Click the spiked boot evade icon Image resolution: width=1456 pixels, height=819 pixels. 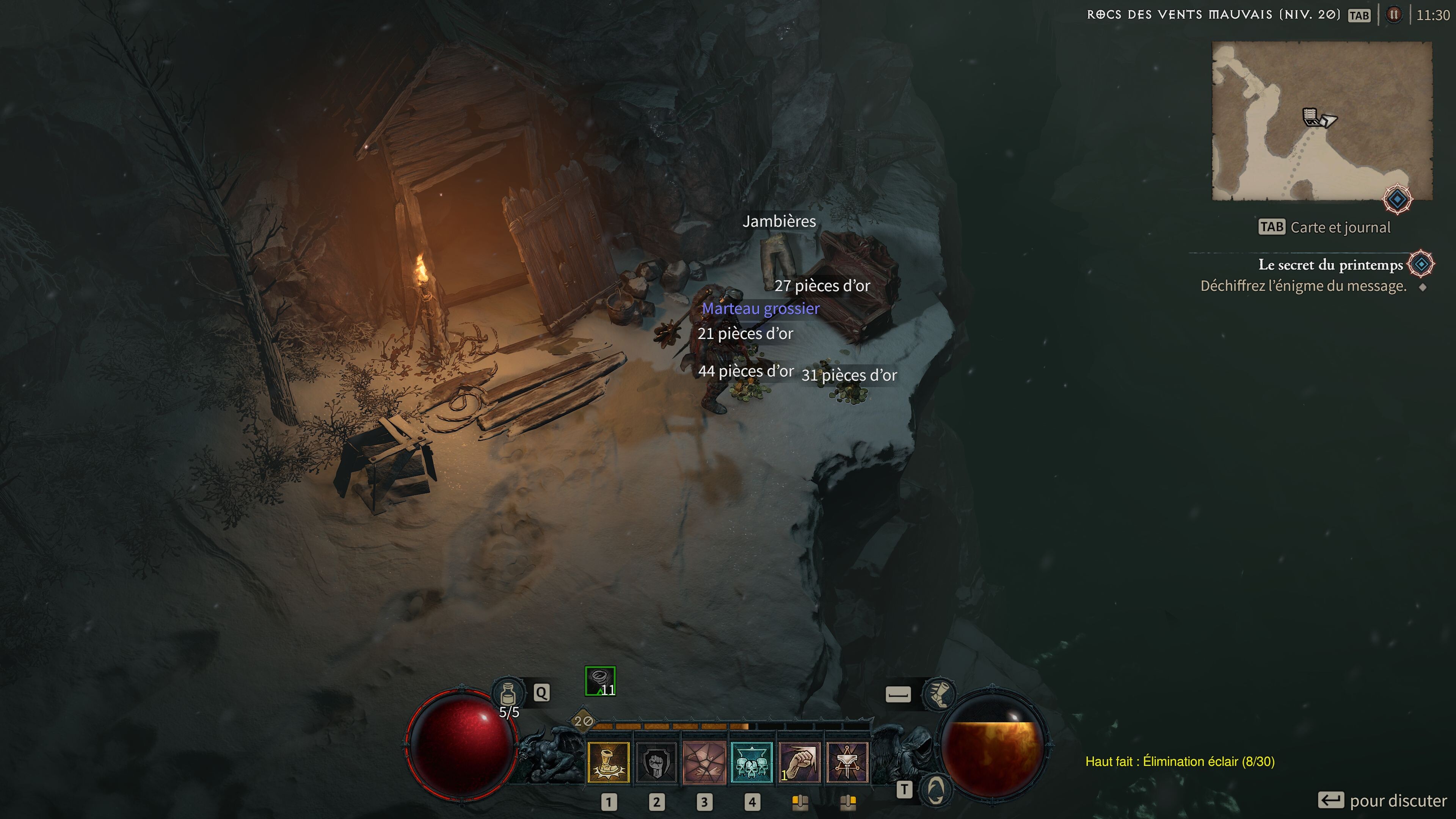tap(938, 693)
